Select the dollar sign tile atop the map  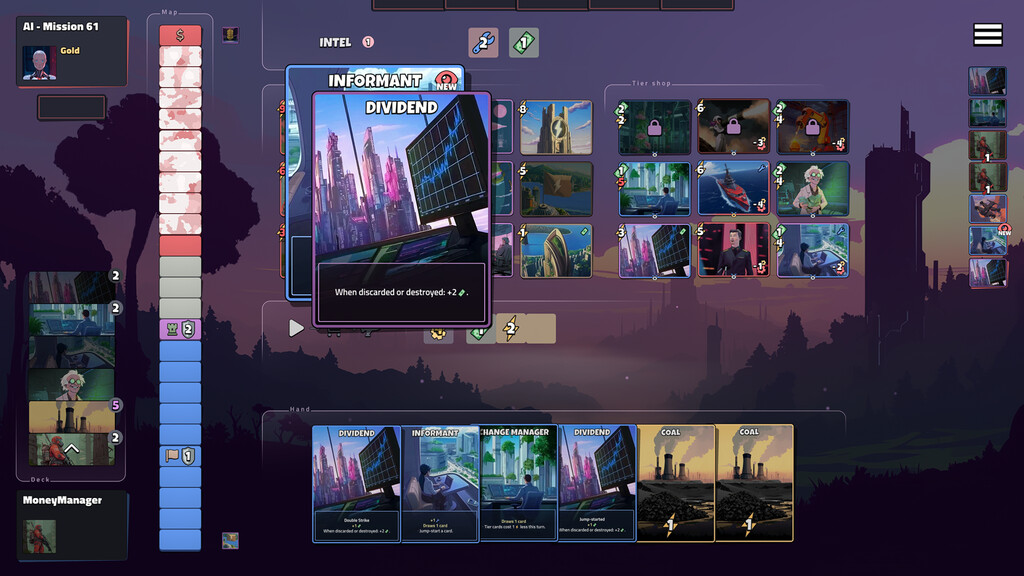point(180,35)
